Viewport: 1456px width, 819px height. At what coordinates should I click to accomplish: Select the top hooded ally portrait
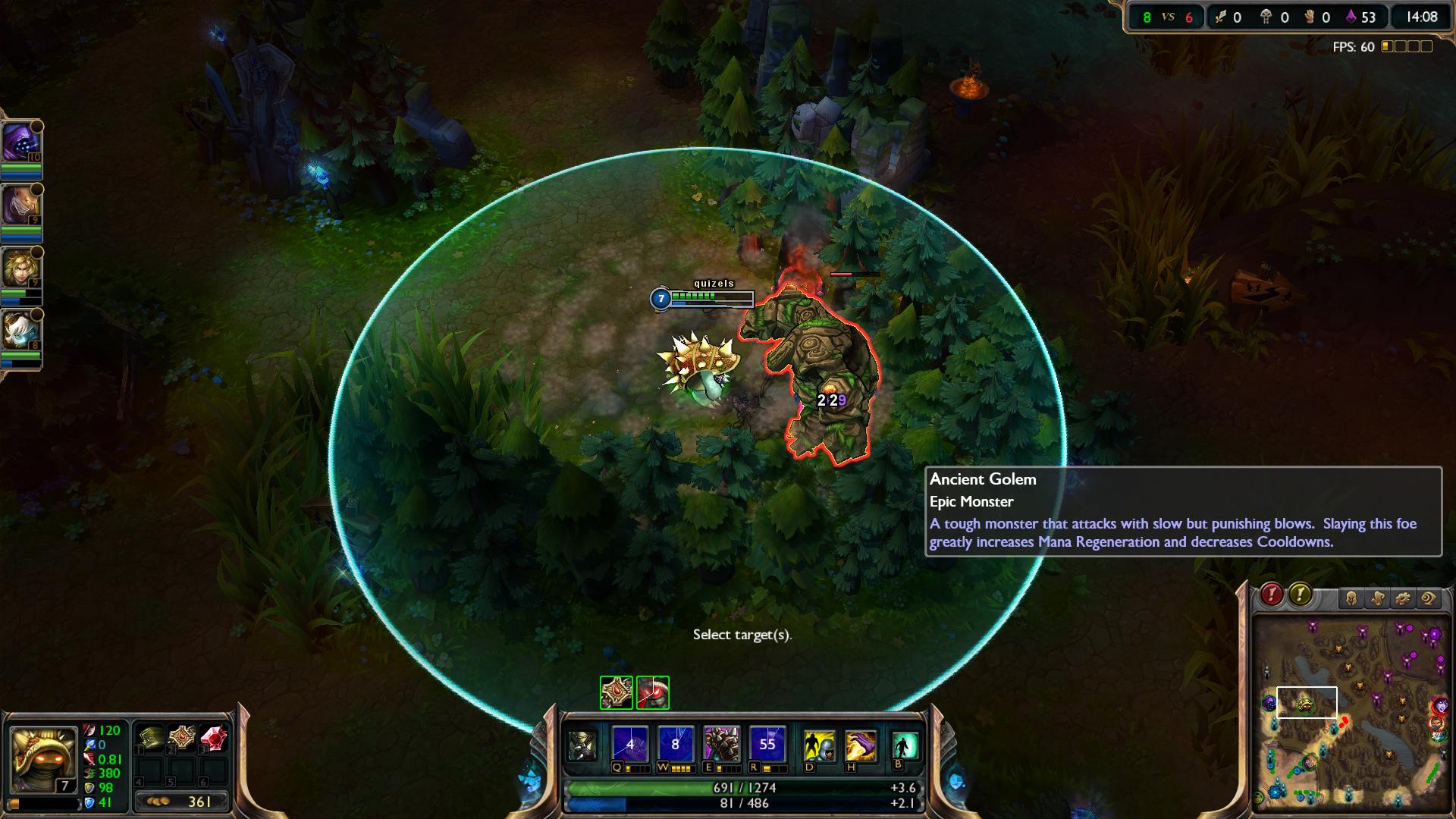pos(20,142)
